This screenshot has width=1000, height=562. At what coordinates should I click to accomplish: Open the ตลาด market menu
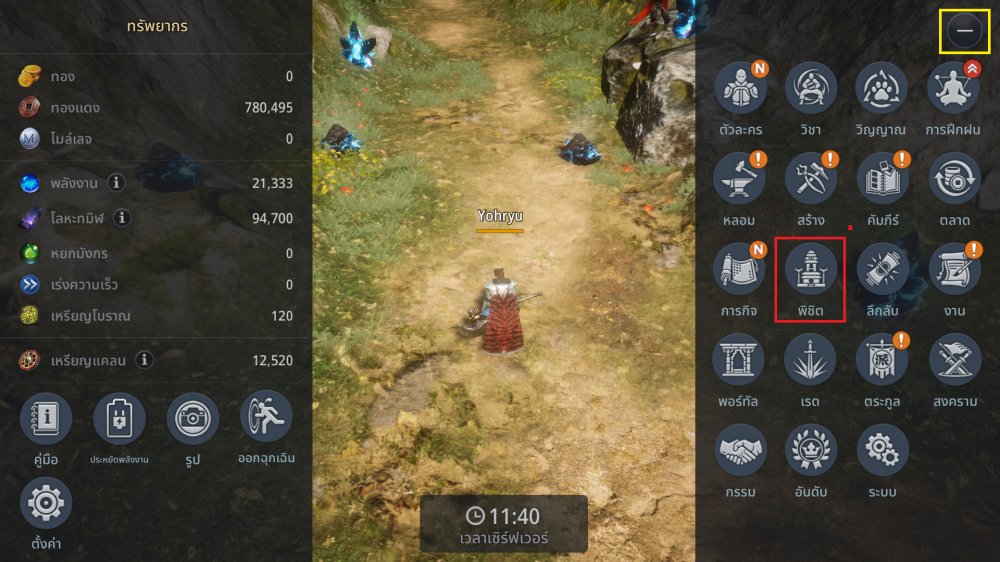[x=953, y=179]
